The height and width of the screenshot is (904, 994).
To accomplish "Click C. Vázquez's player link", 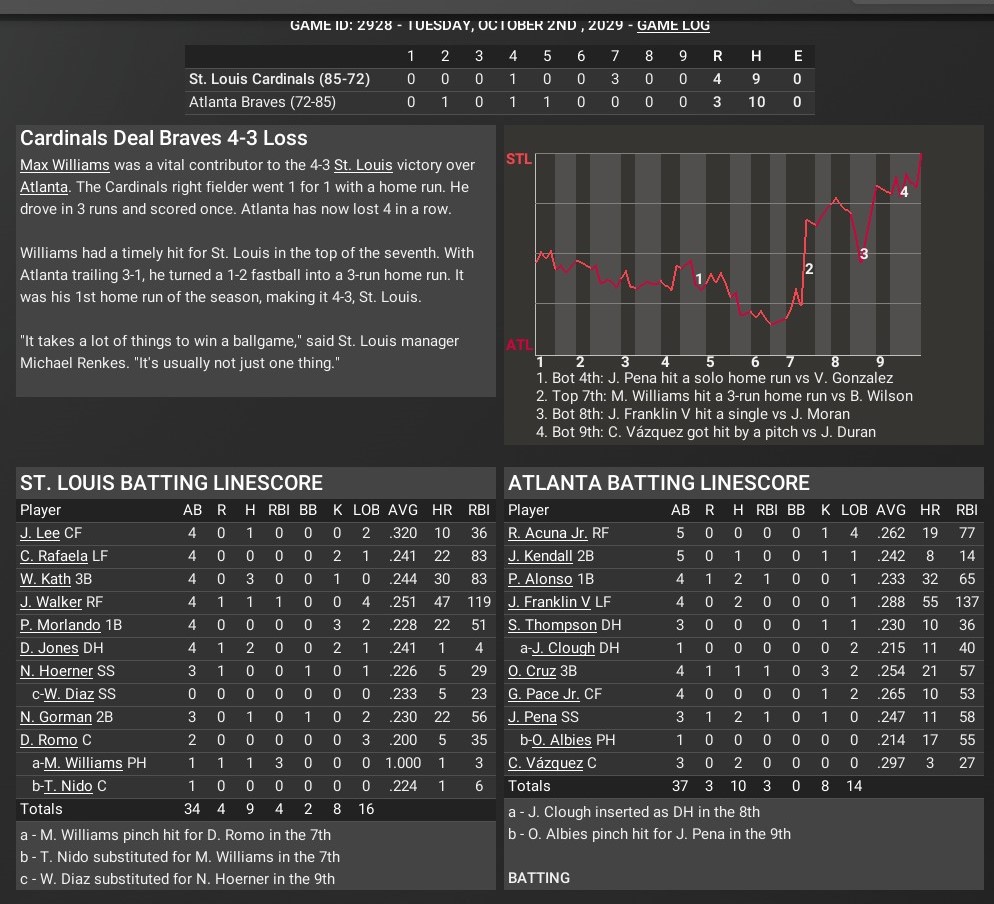I will (x=545, y=763).
